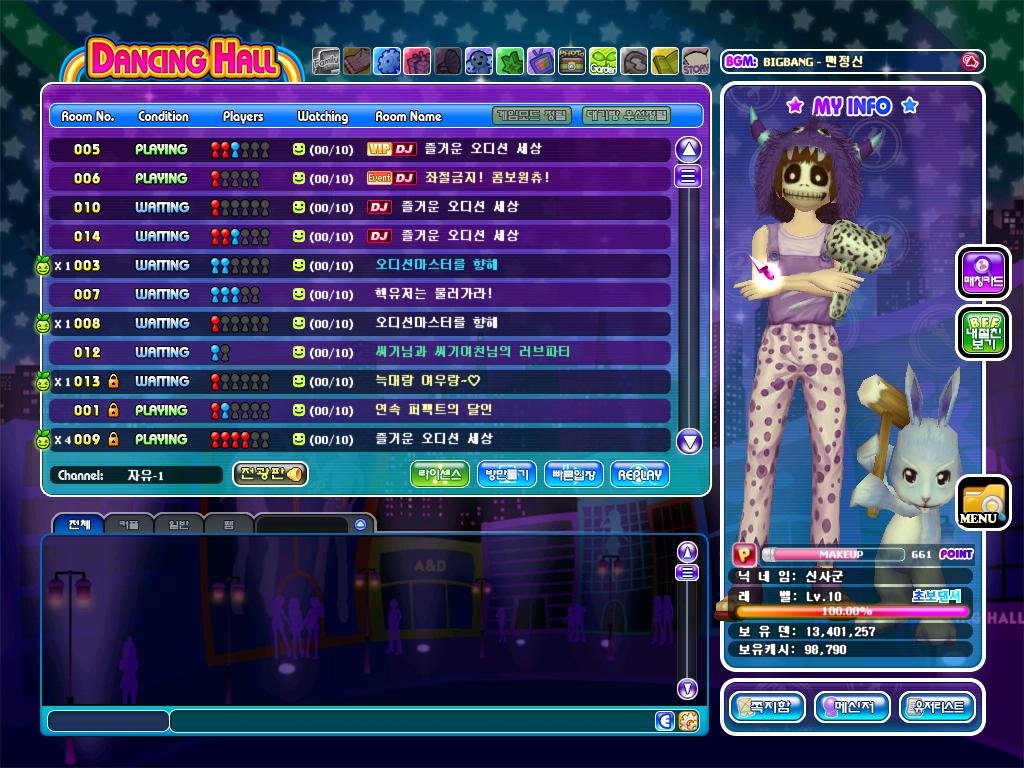The height and width of the screenshot is (768, 1024).
Task: Open the 메신저 messenger
Action: (x=852, y=707)
